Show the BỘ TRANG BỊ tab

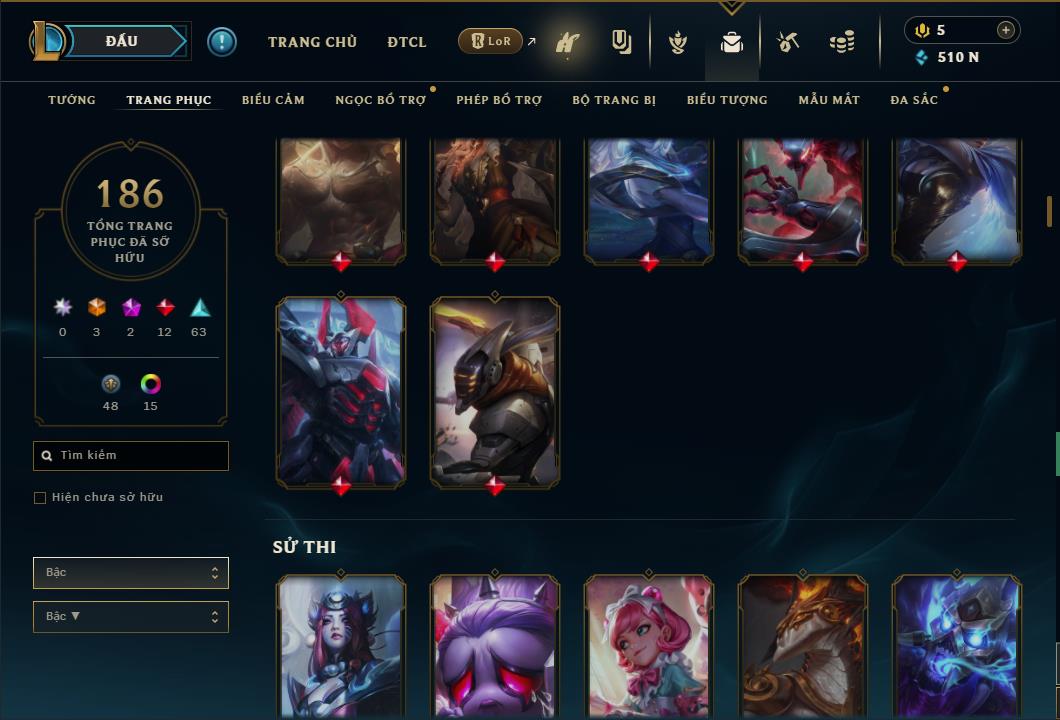tap(614, 100)
